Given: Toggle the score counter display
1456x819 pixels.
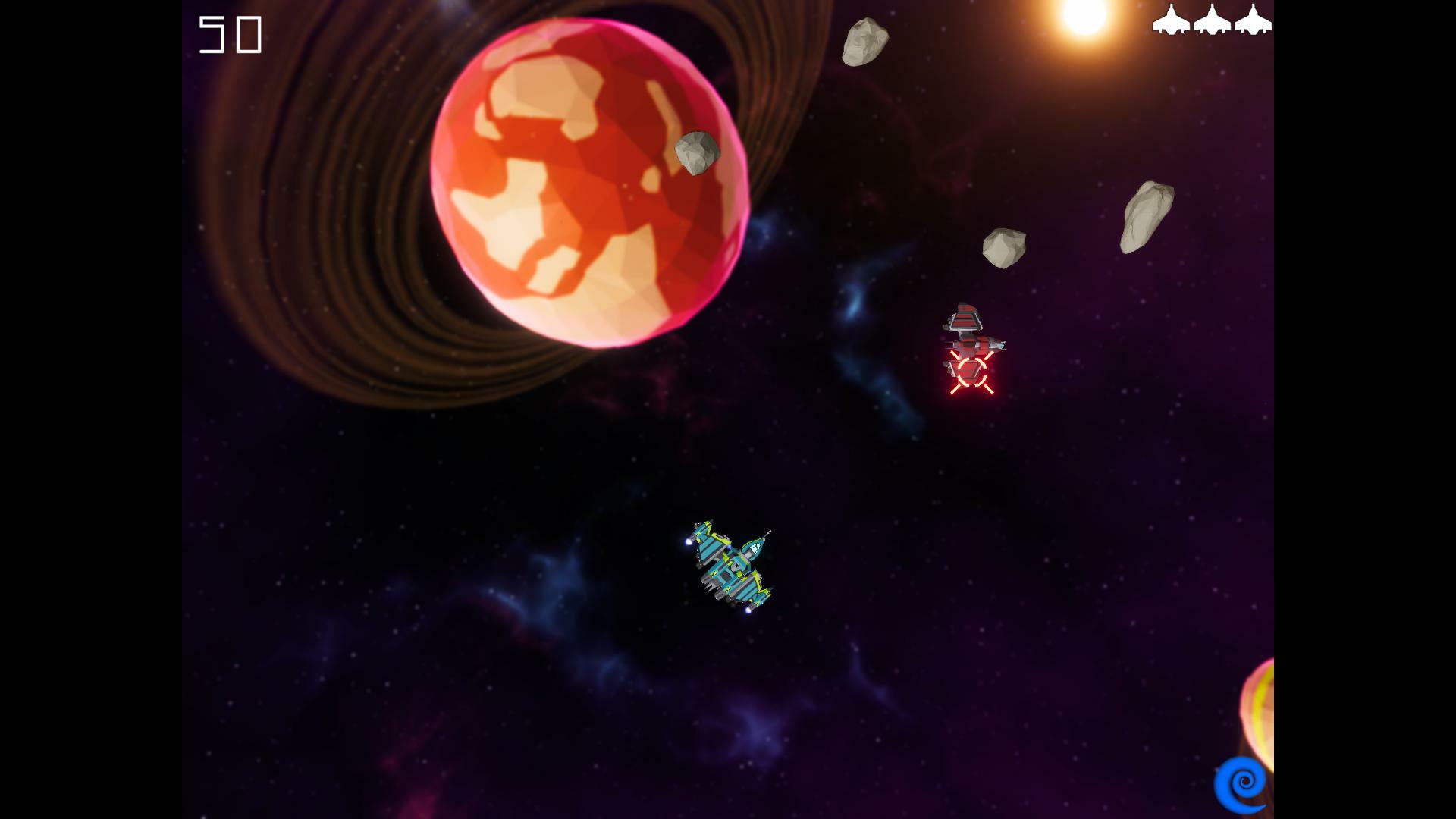Looking at the screenshot, I should coord(230,34).
